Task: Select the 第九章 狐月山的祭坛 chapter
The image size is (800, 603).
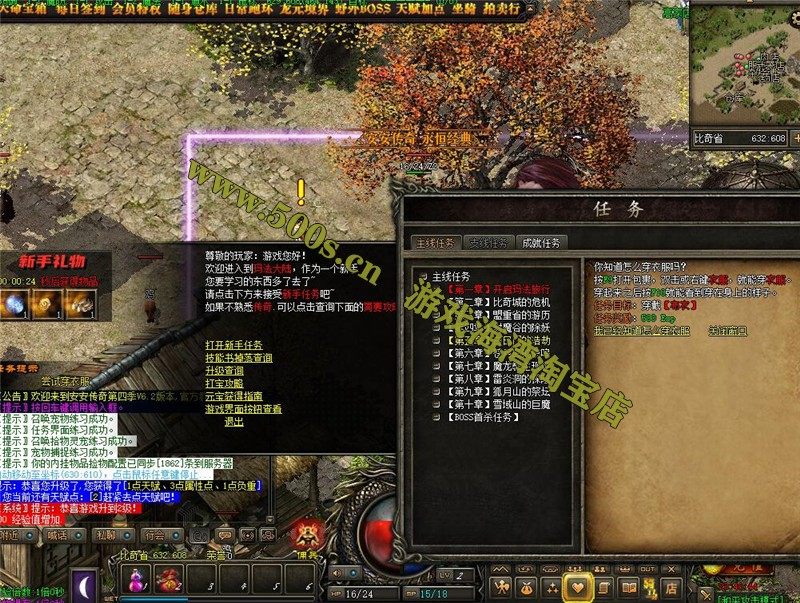Action: [x=496, y=391]
